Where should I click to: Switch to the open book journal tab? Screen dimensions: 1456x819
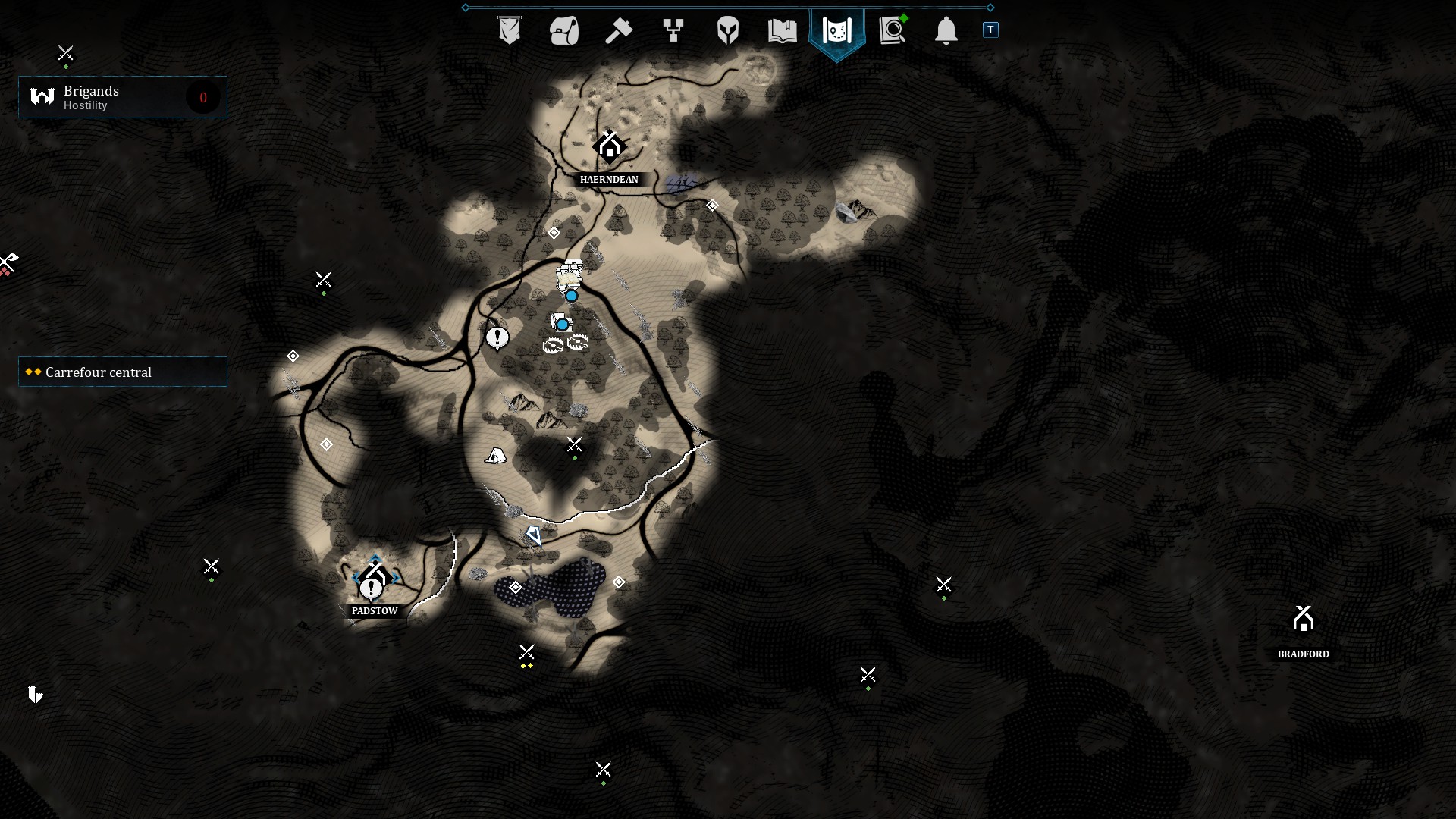(x=782, y=30)
